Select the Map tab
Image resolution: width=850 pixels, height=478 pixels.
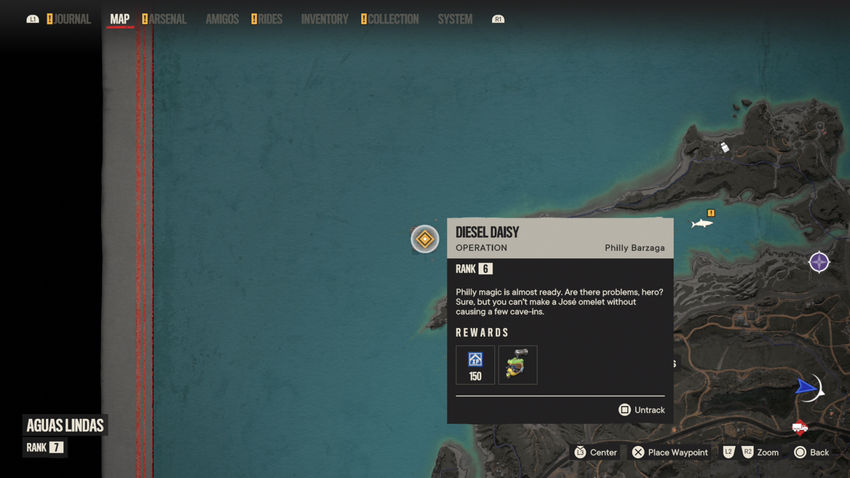pos(120,19)
